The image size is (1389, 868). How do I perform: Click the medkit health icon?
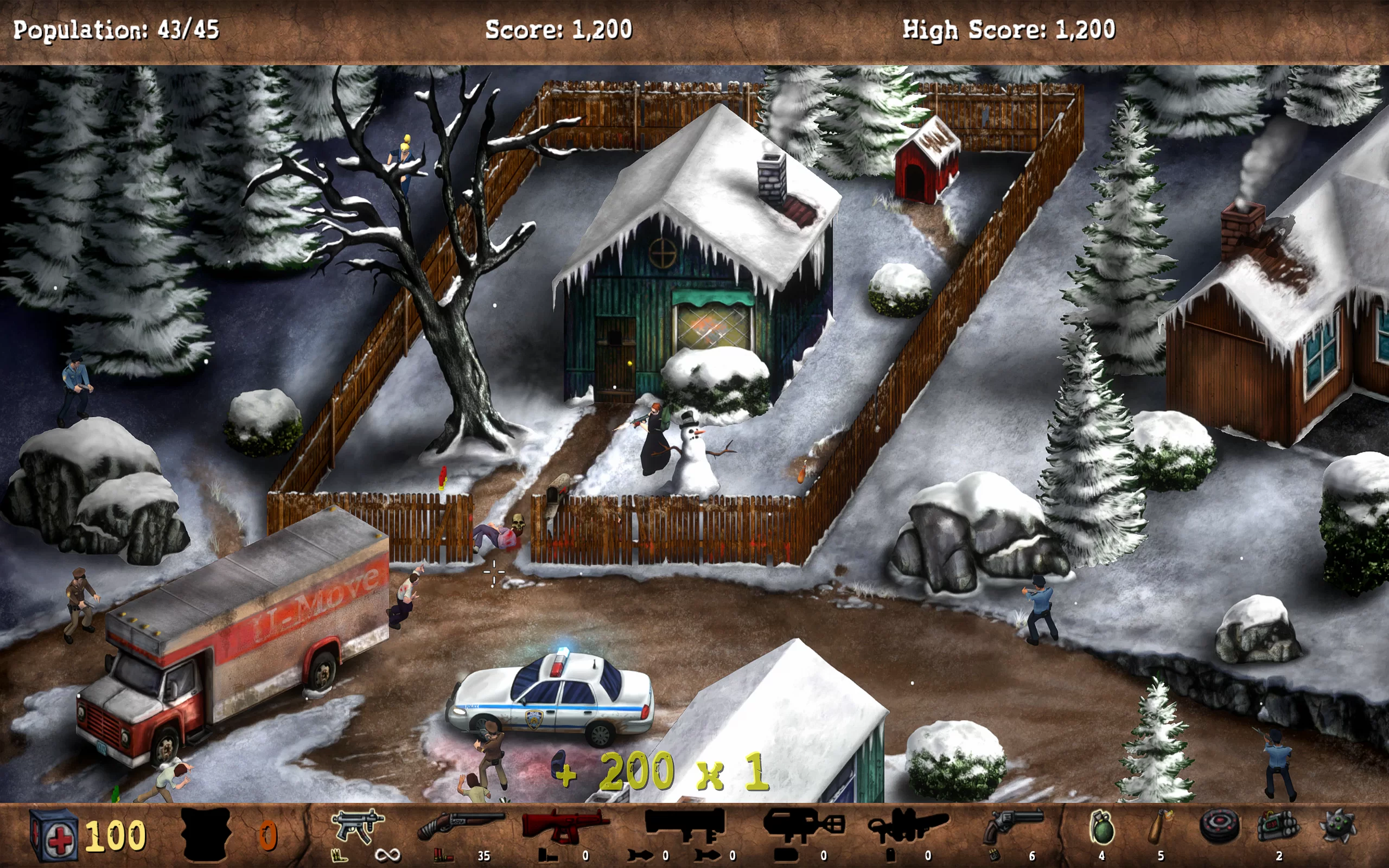53,835
